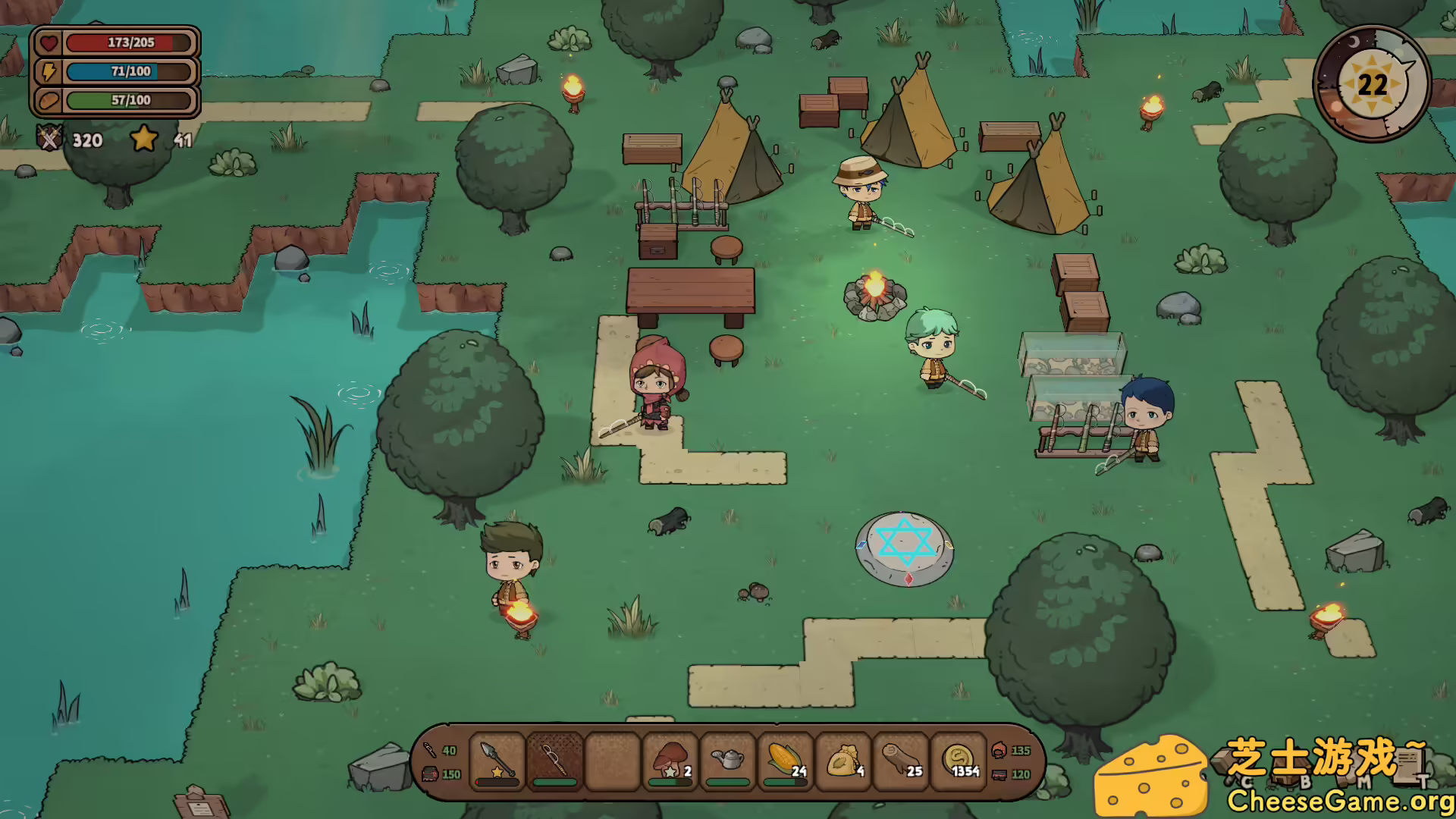Click the star level icon showing 41
This screenshot has width=1456, height=819.
144,140
